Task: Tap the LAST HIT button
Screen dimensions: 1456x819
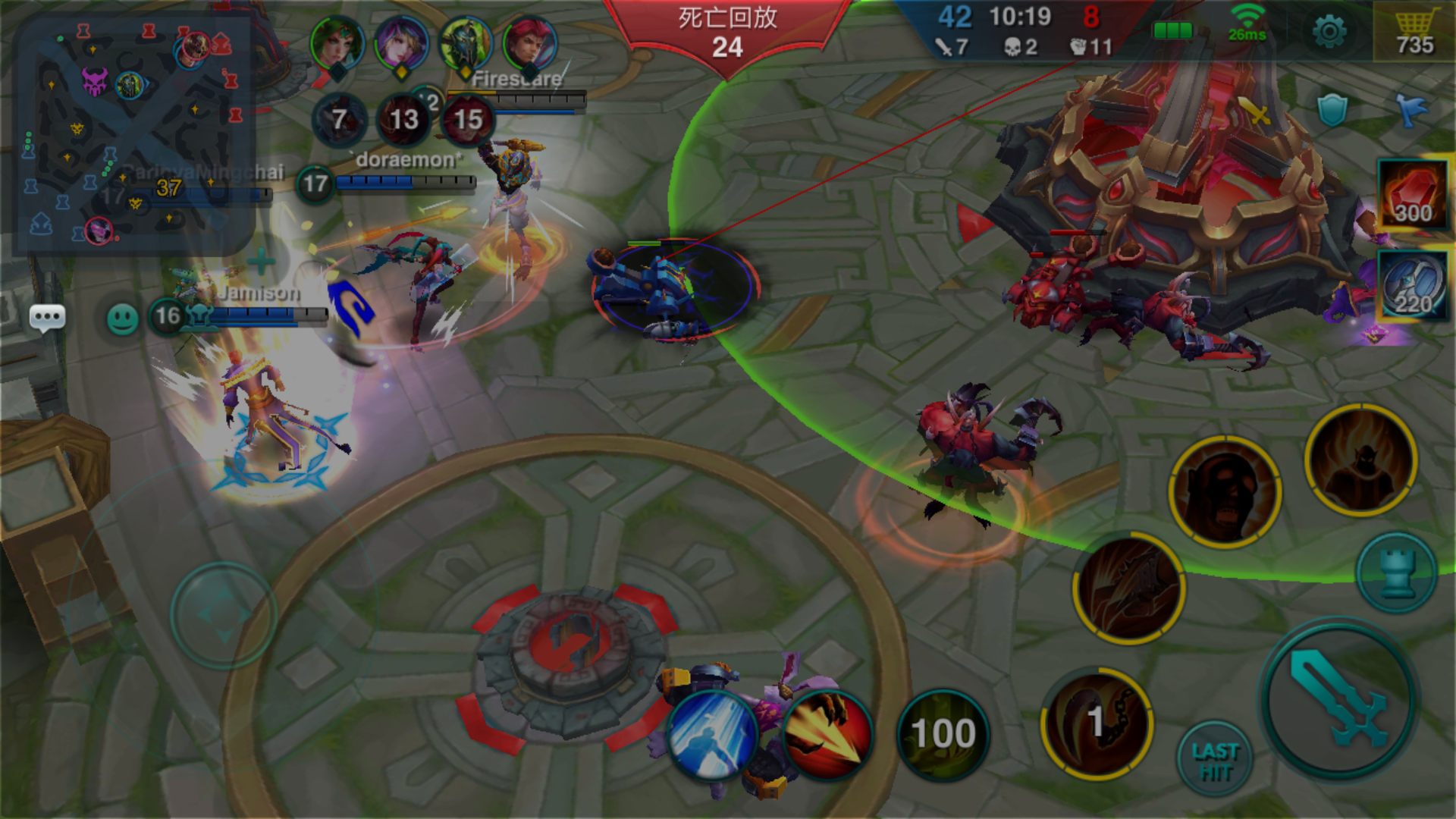Action: [x=1215, y=761]
